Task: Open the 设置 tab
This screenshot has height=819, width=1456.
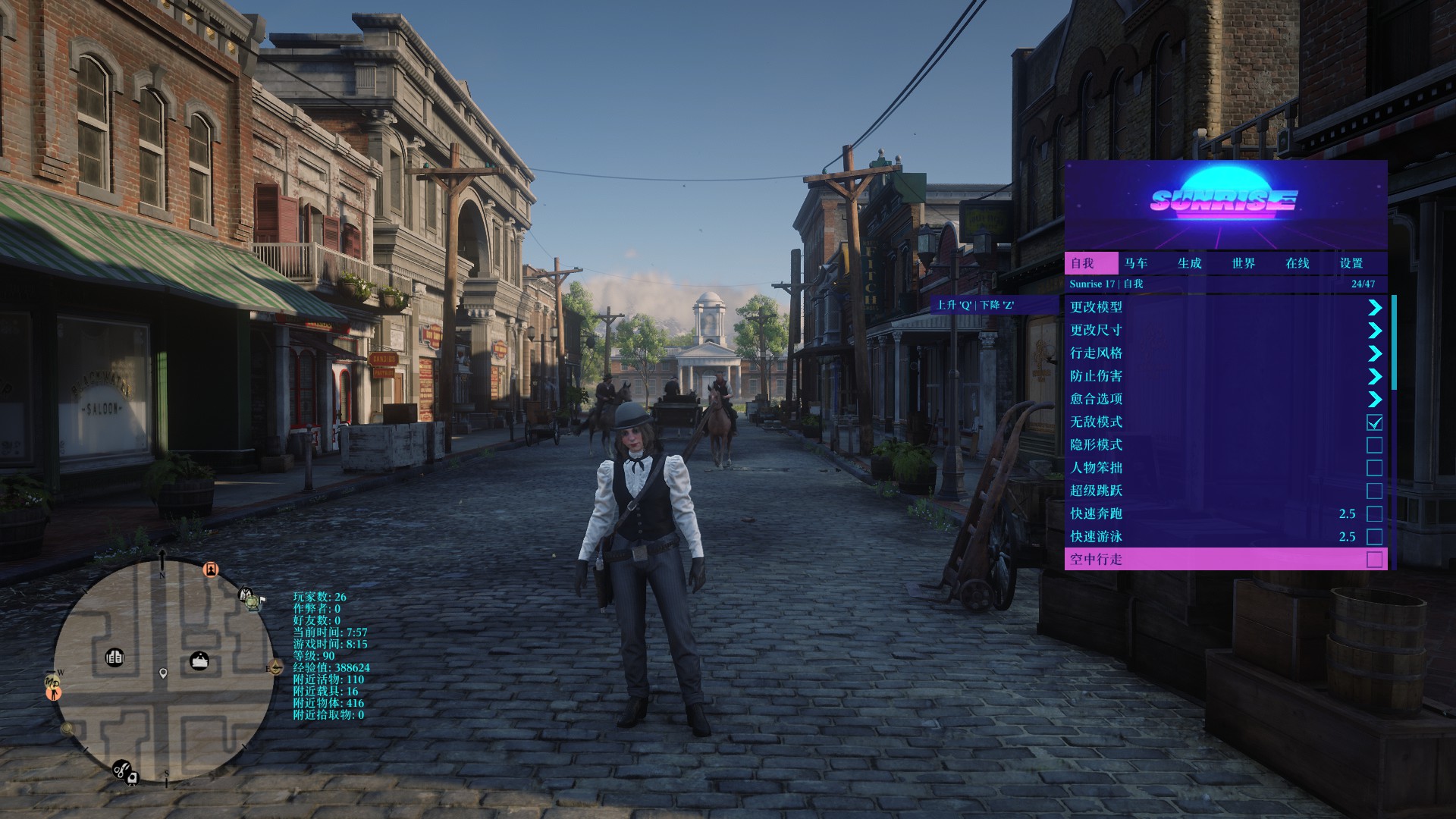Action: click(x=1351, y=263)
